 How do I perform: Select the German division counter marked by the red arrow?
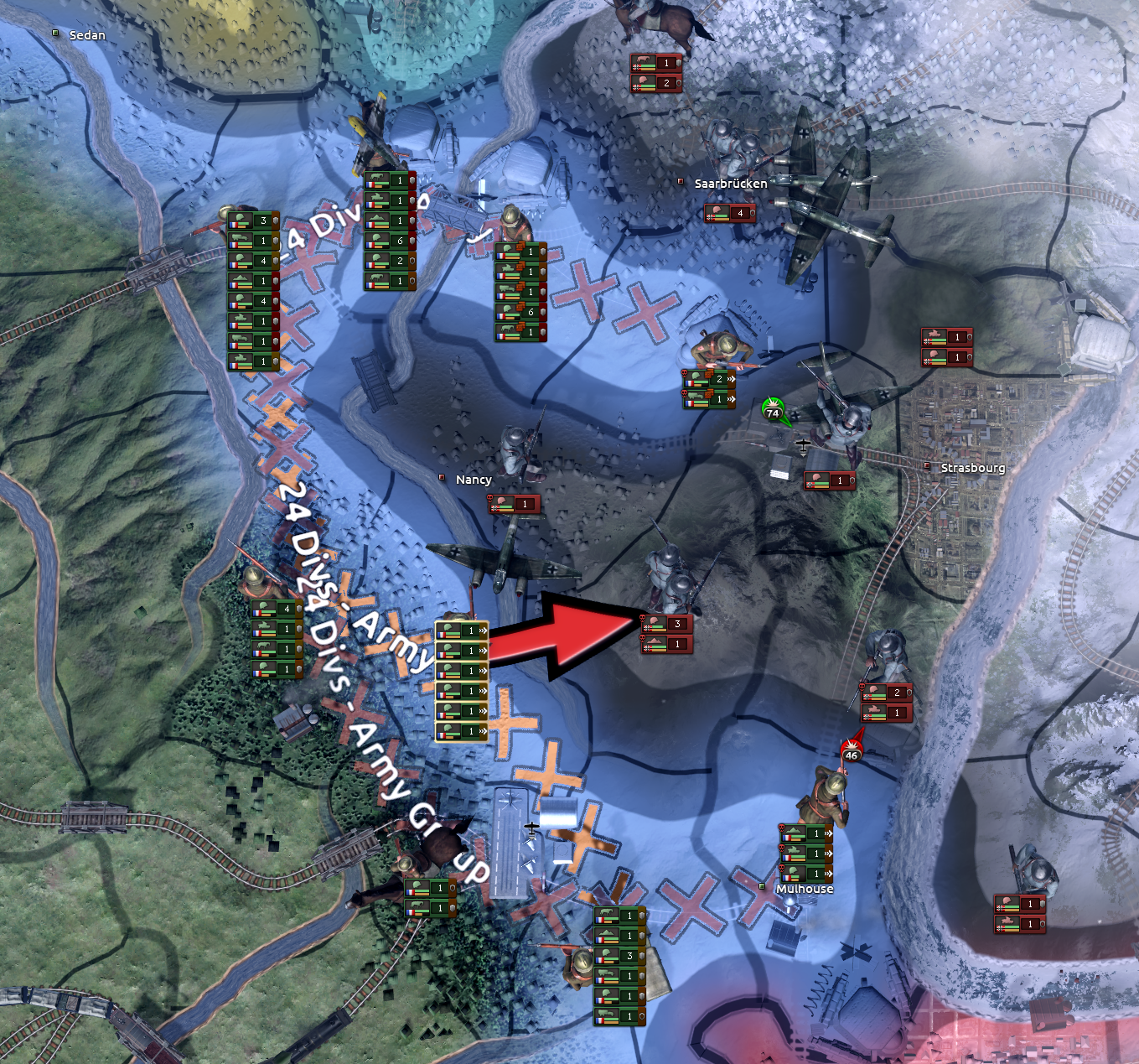tap(666, 623)
